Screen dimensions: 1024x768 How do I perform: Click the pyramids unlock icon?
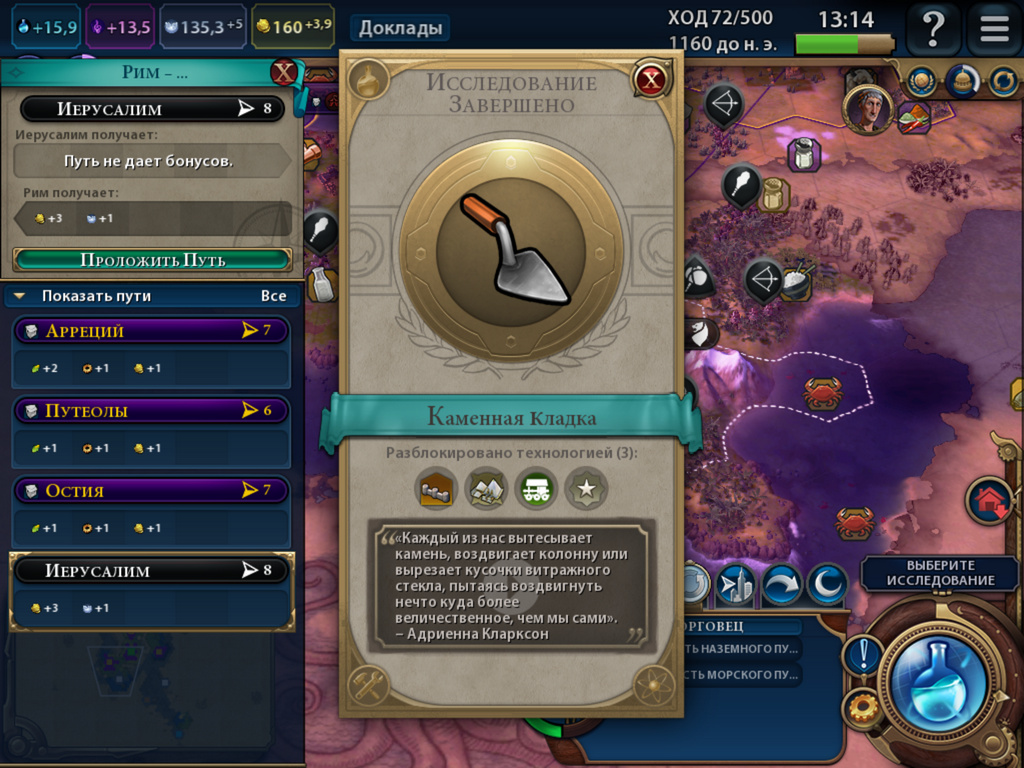(485, 489)
